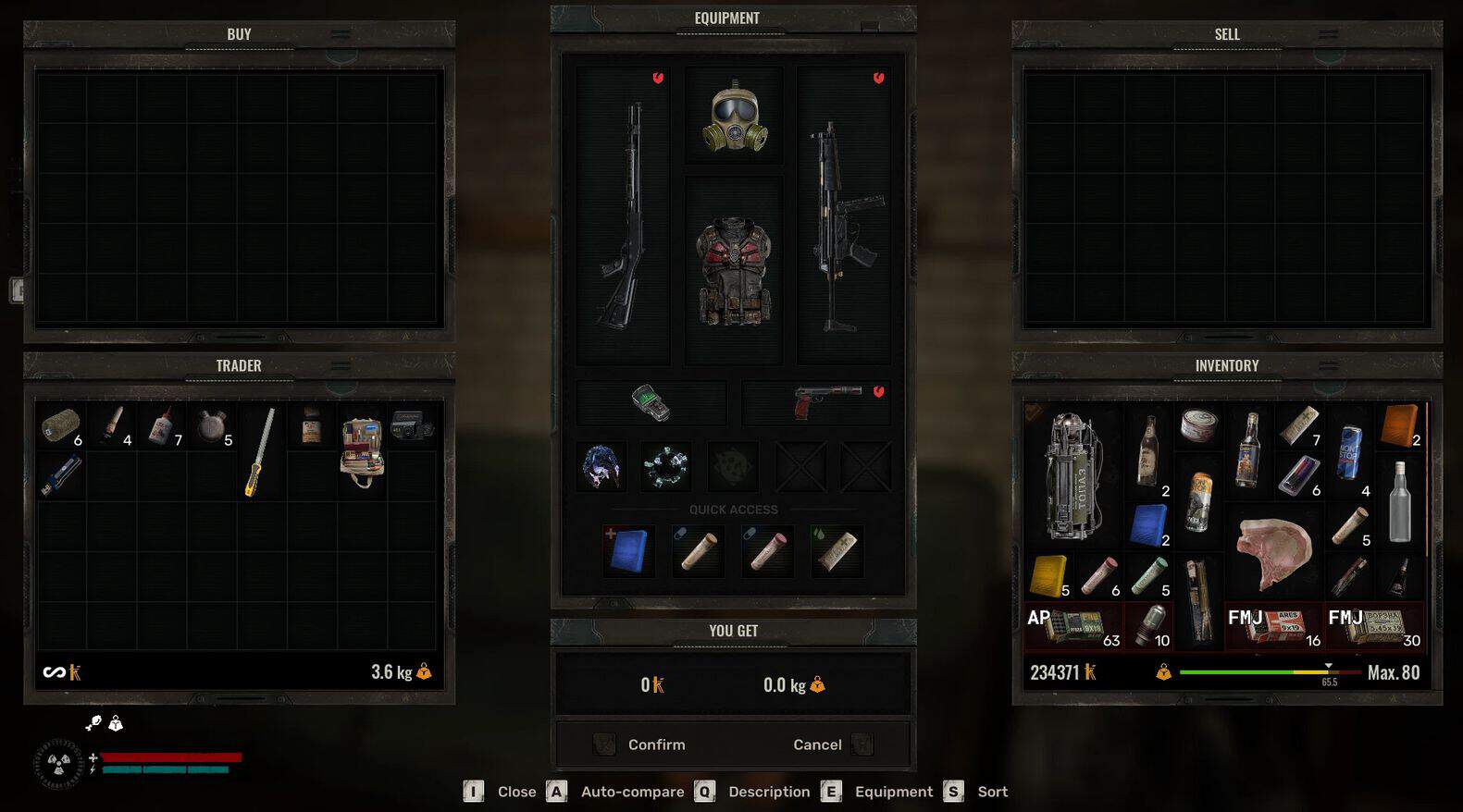Screen dimensions: 1463x812
Task: Choose the trader's round canteen flask
Action: (212, 426)
